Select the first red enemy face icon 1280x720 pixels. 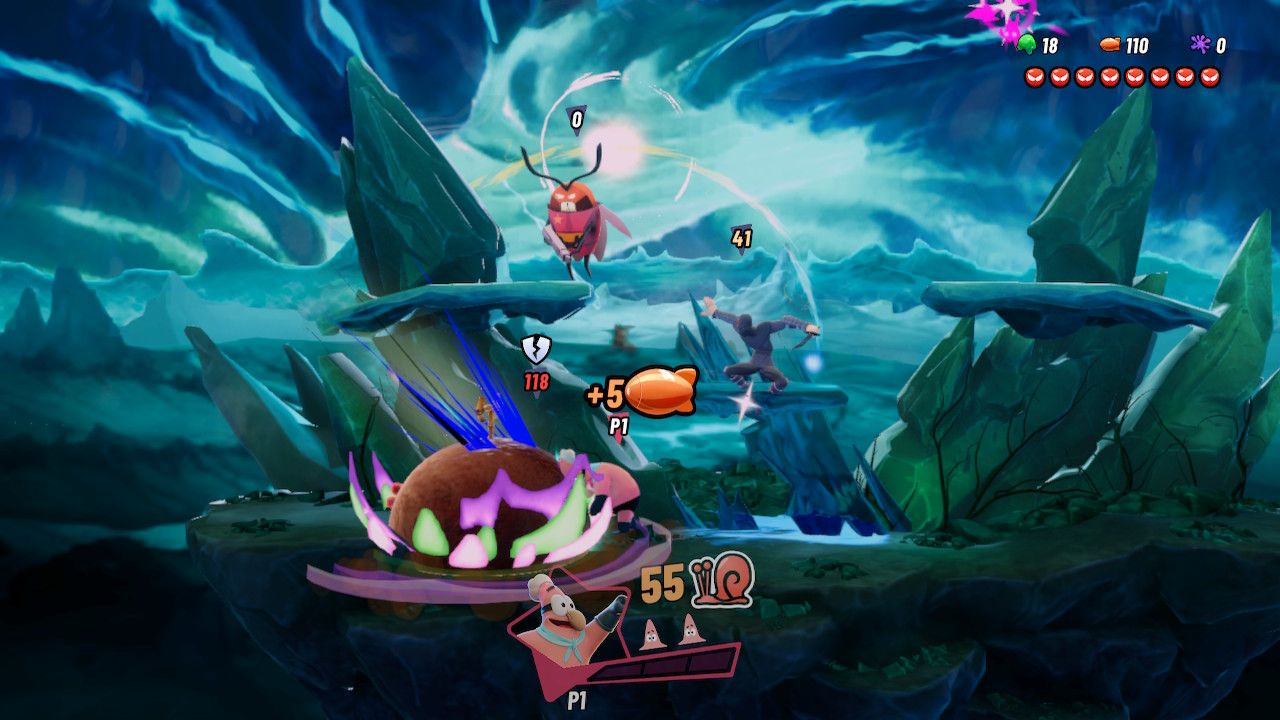[1034, 76]
